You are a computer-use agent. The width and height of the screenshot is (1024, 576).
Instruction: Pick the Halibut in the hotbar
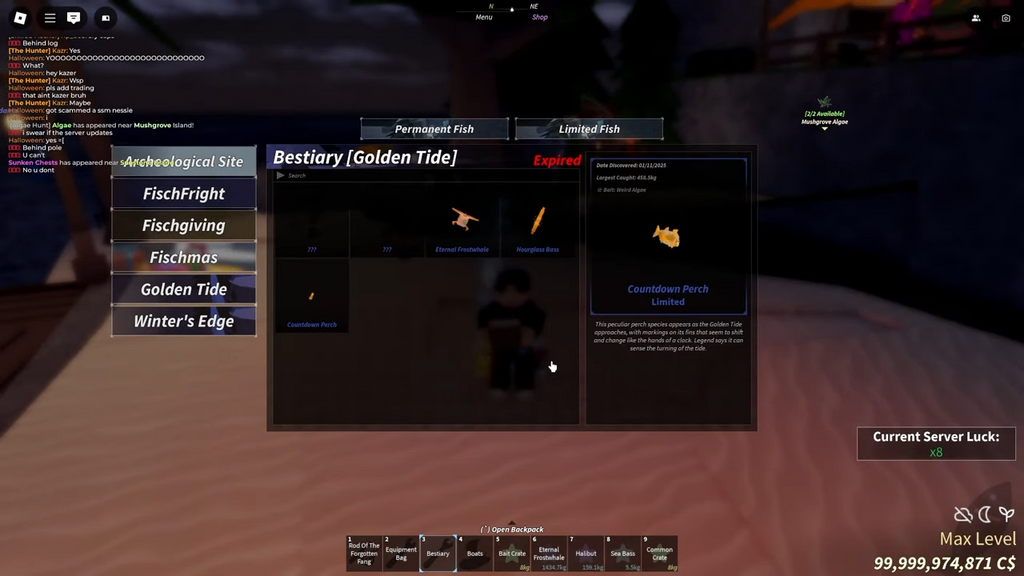click(586, 553)
